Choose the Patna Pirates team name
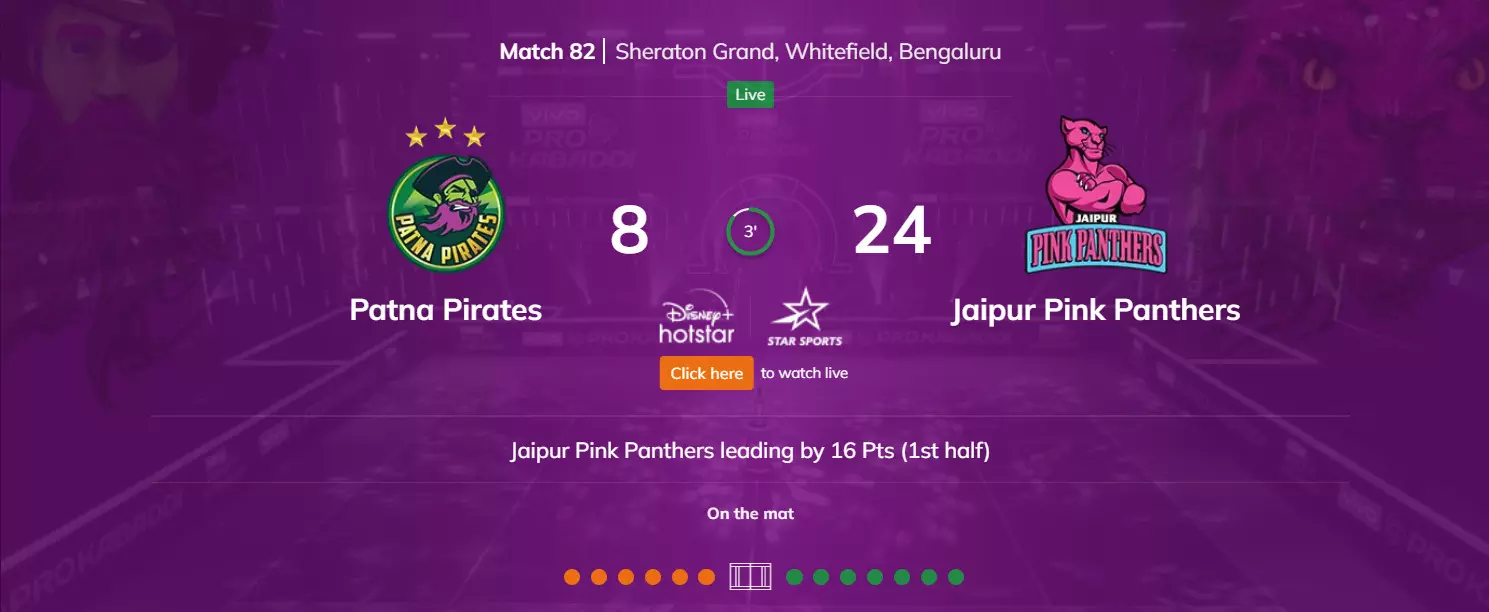The height and width of the screenshot is (612, 1489). [x=446, y=310]
